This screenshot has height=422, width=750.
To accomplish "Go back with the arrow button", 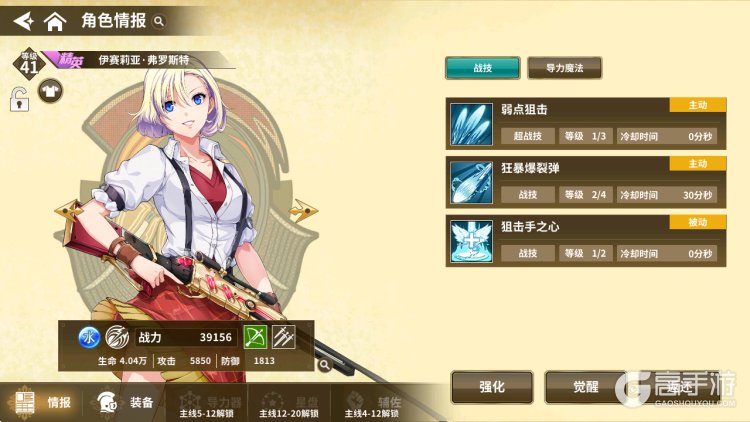I will [20, 18].
